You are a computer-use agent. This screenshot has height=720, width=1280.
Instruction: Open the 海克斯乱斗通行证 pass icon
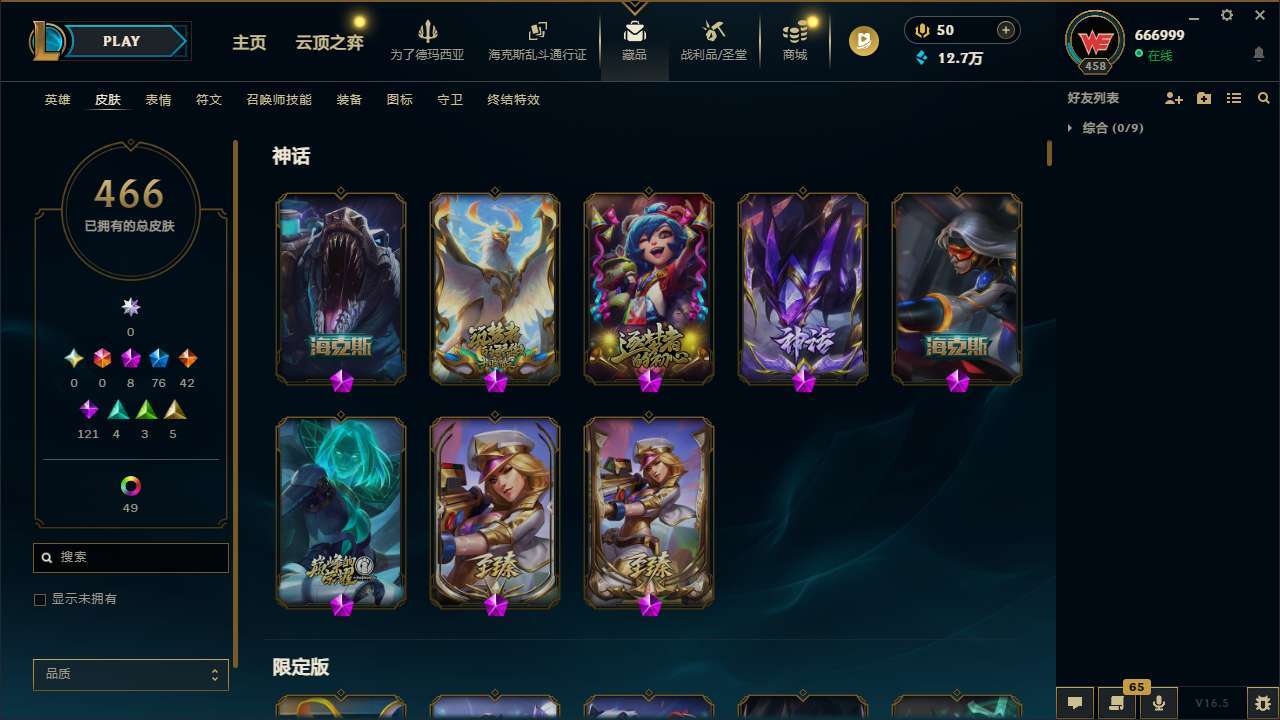(x=537, y=40)
